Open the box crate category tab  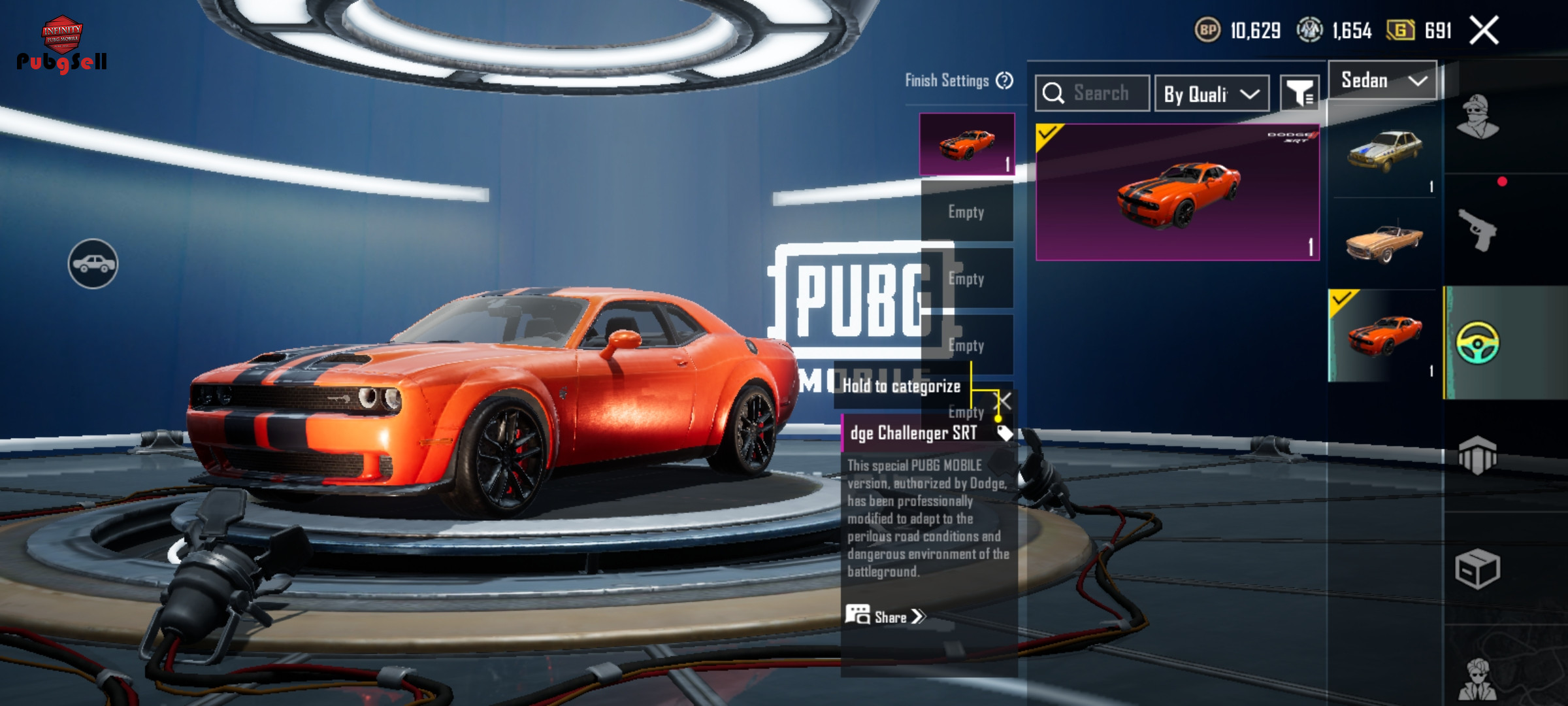1478,569
